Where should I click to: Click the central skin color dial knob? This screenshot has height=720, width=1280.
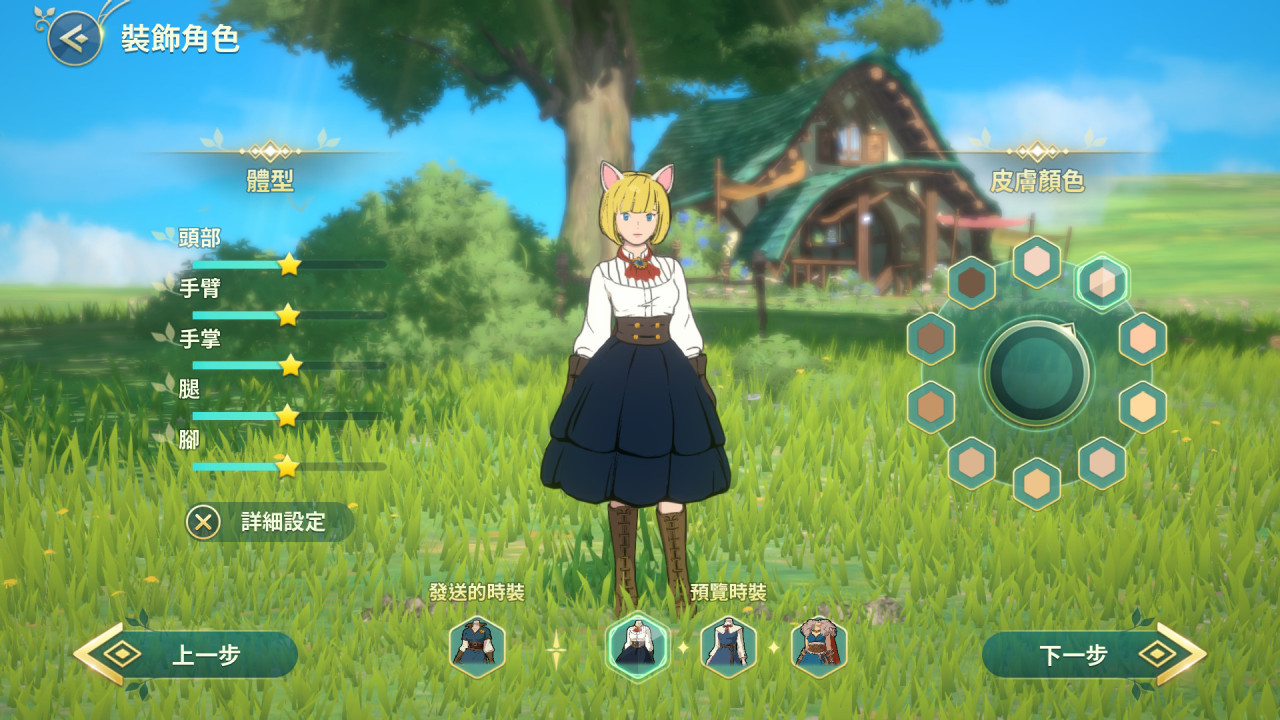[x=1037, y=372]
